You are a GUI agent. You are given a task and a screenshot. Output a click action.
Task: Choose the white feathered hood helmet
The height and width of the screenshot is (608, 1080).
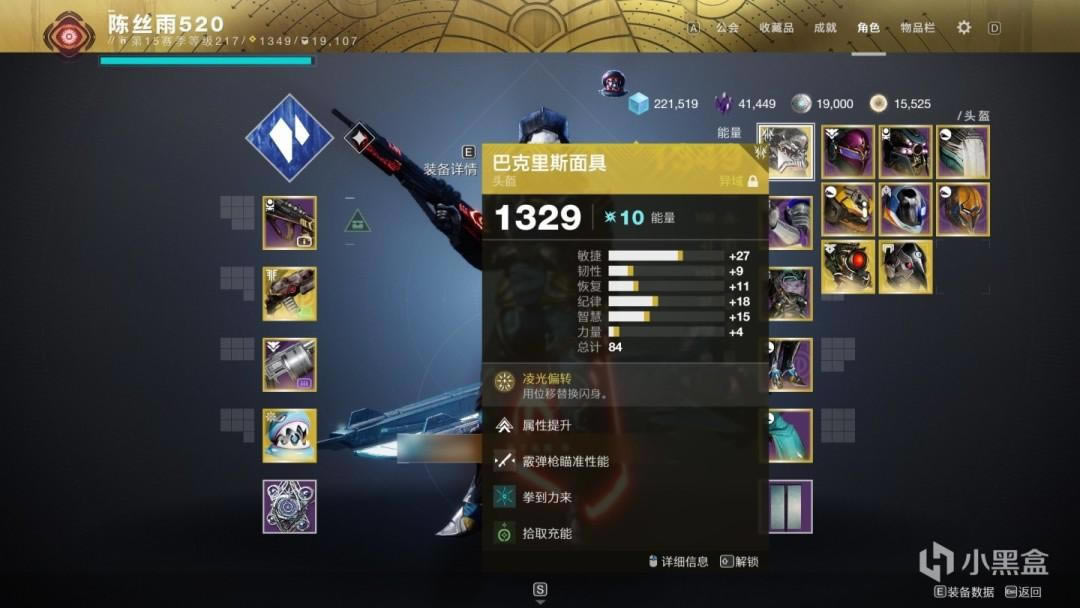pyautogui.click(x=963, y=152)
